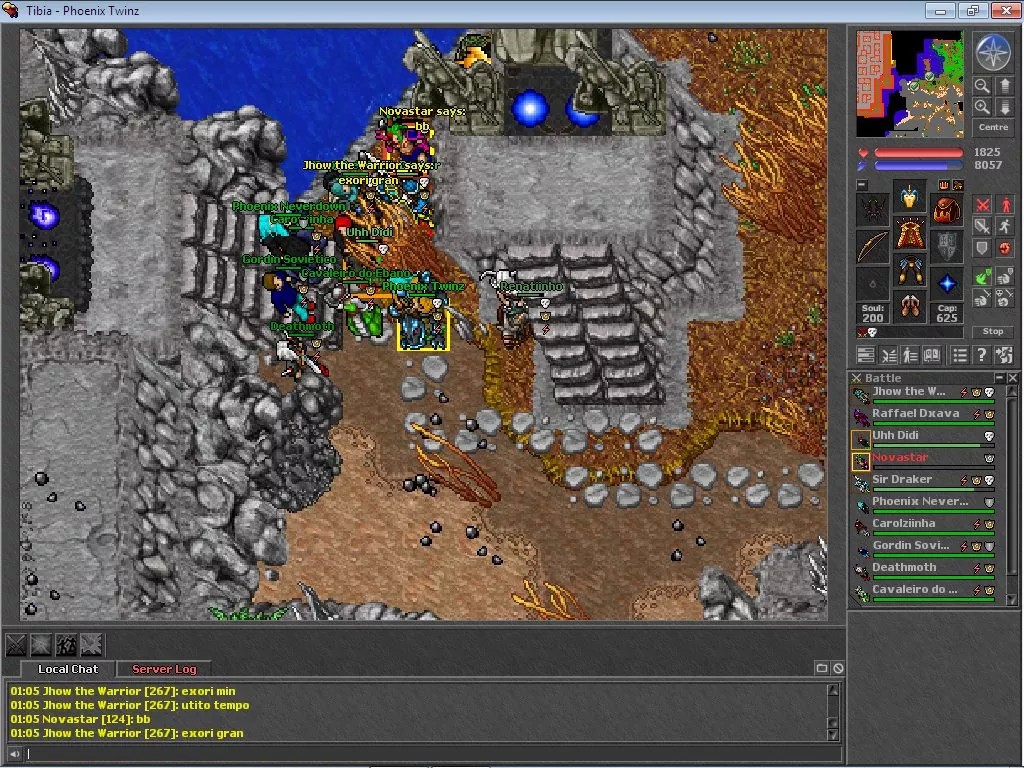Select the boots equipment slot
Viewport: 1024px width, 768px height.
coord(909,305)
